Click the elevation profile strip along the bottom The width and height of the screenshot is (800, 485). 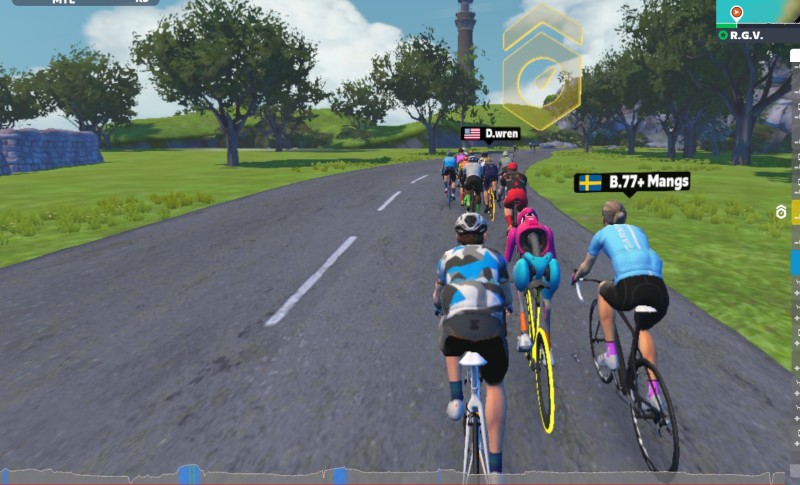(x=400, y=475)
